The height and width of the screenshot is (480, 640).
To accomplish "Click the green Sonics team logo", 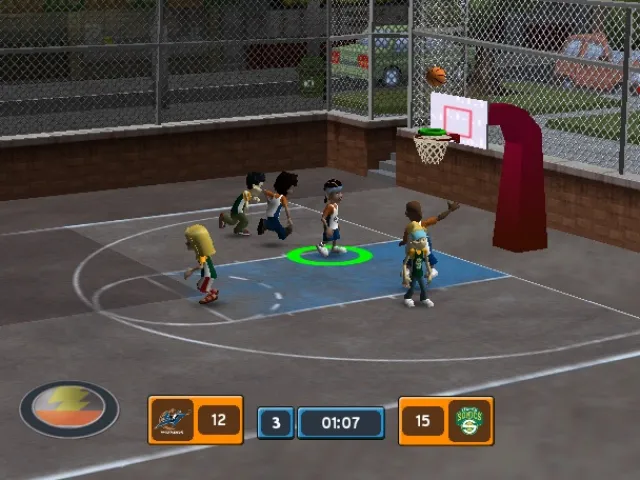I will click(x=469, y=420).
